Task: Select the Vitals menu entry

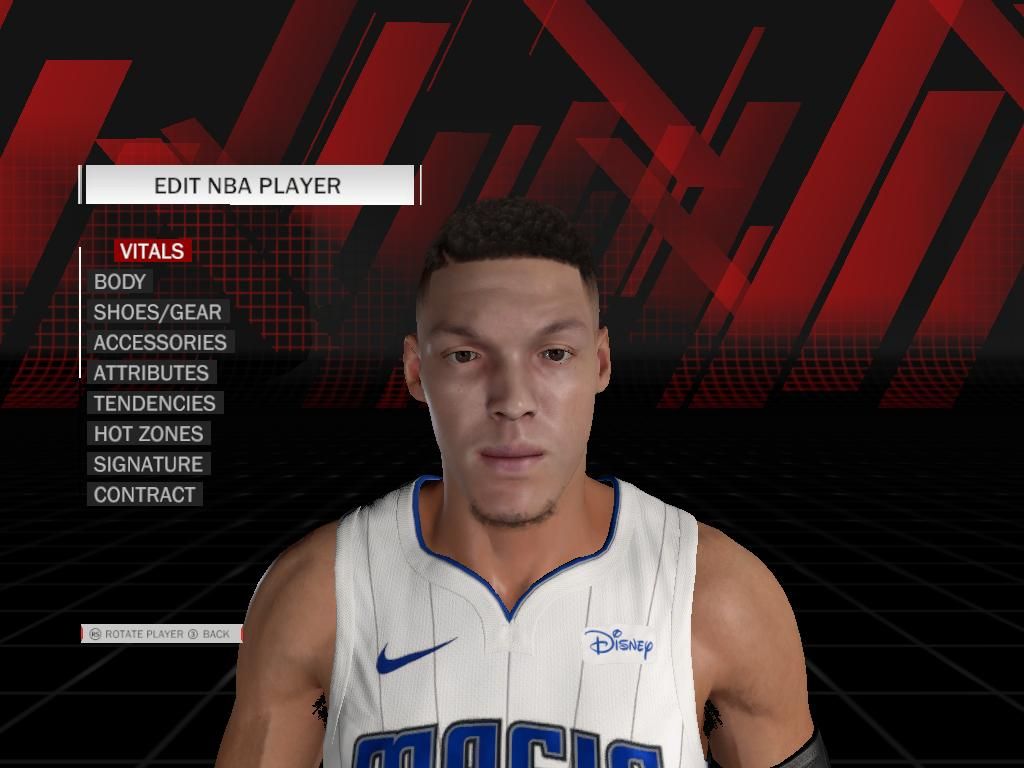Action: [x=152, y=251]
